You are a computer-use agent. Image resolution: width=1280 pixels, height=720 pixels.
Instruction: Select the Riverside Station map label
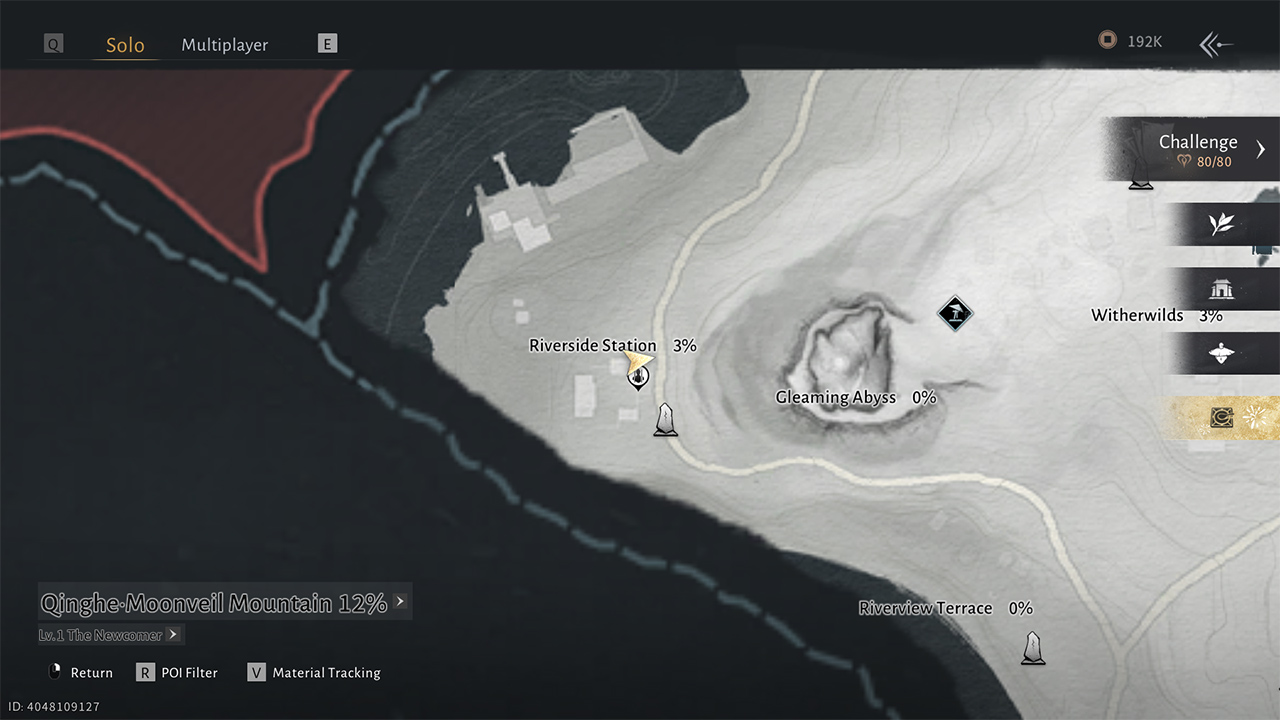(x=592, y=346)
